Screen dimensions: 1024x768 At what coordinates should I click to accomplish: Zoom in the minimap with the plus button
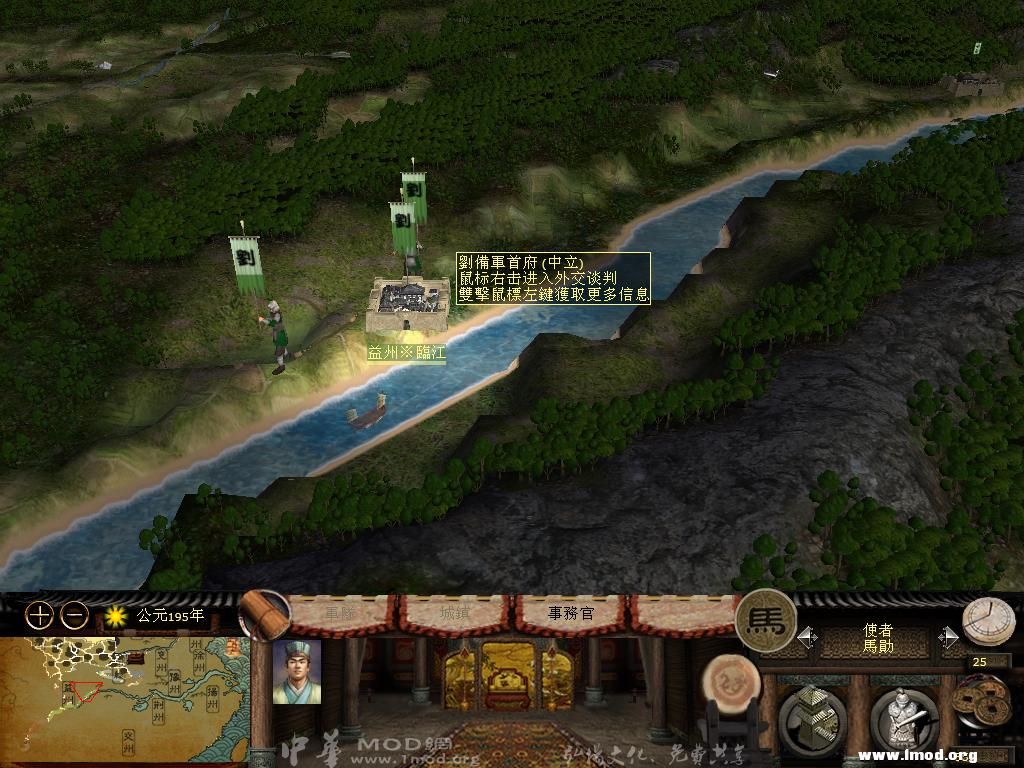click(x=39, y=616)
